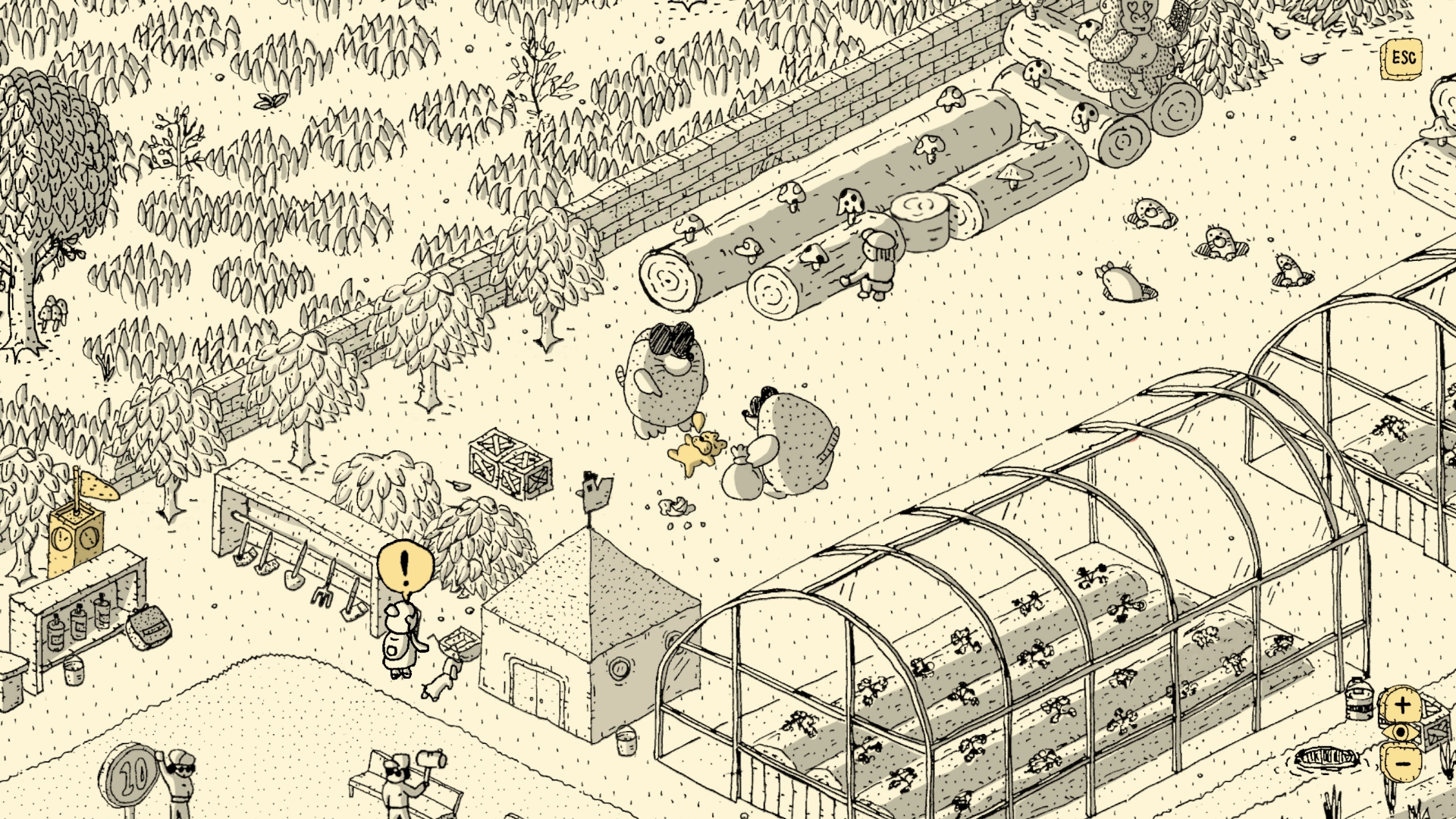This screenshot has height=819, width=1456.
Task: Click the yellow clock tower with the flag
Action: [76, 538]
